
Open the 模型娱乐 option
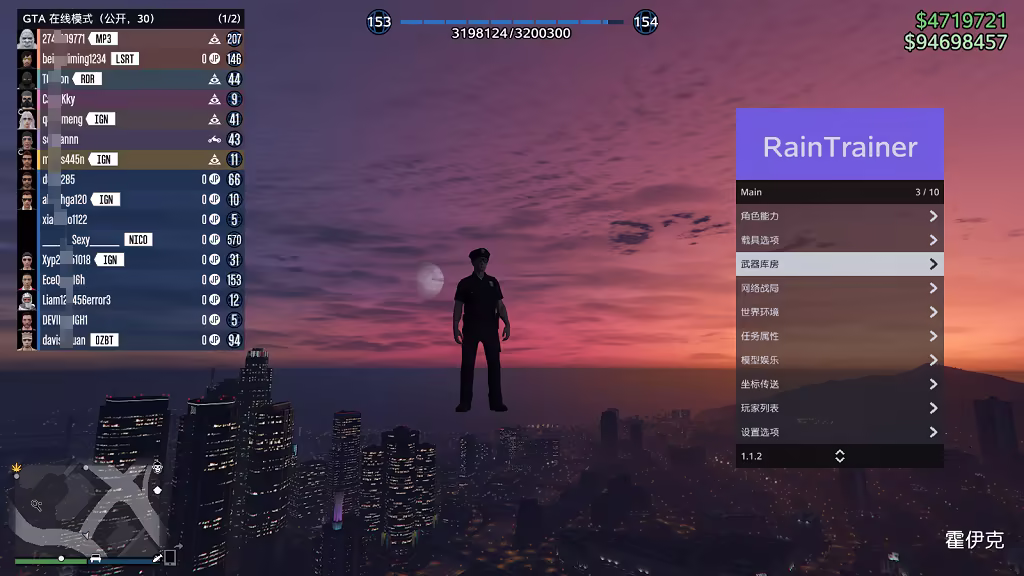click(x=839, y=360)
